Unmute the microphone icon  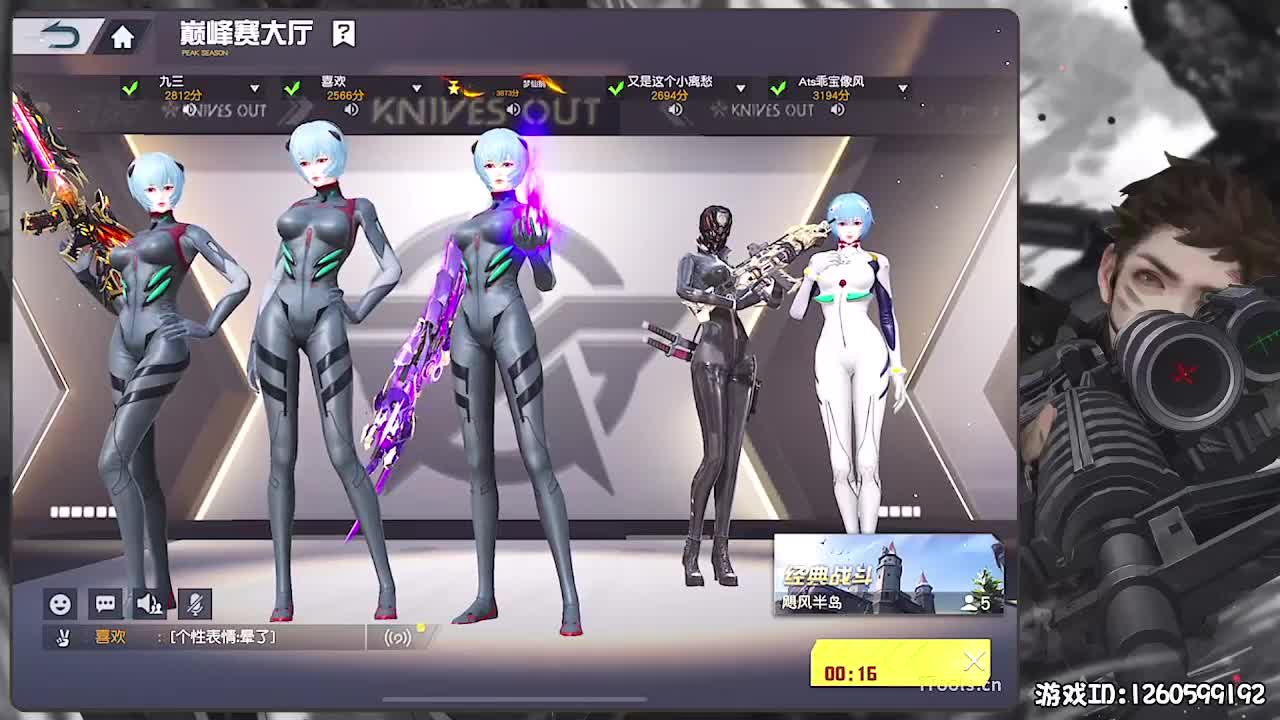(196, 604)
